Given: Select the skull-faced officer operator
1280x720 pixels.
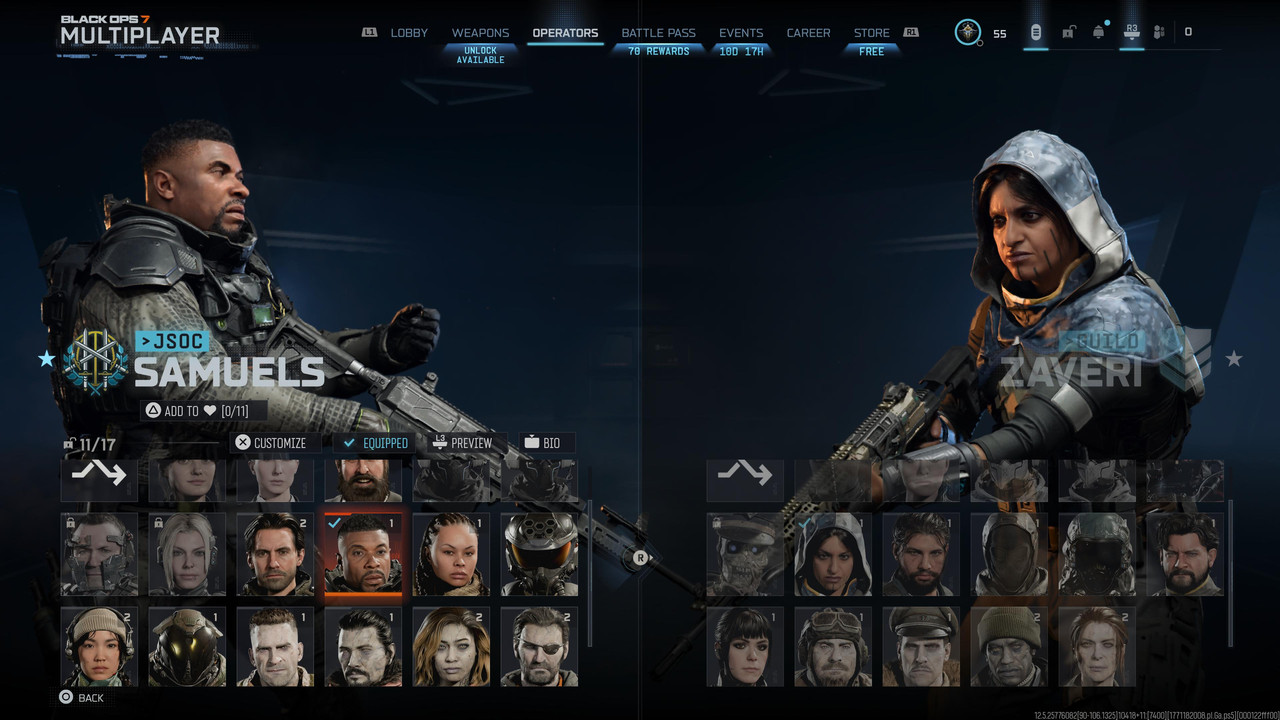Looking at the screenshot, I should 745,555.
